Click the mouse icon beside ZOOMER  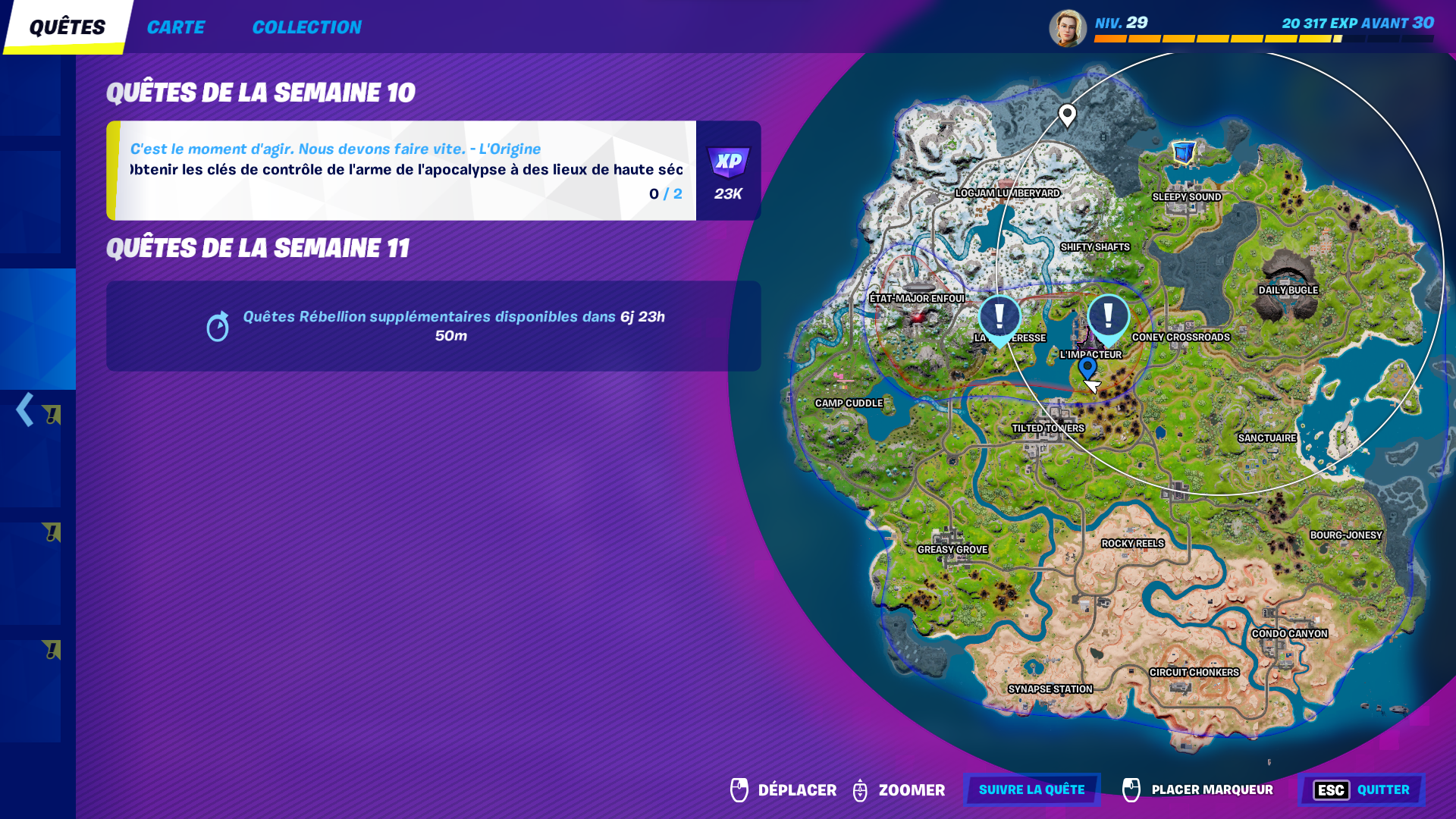tap(861, 789)
